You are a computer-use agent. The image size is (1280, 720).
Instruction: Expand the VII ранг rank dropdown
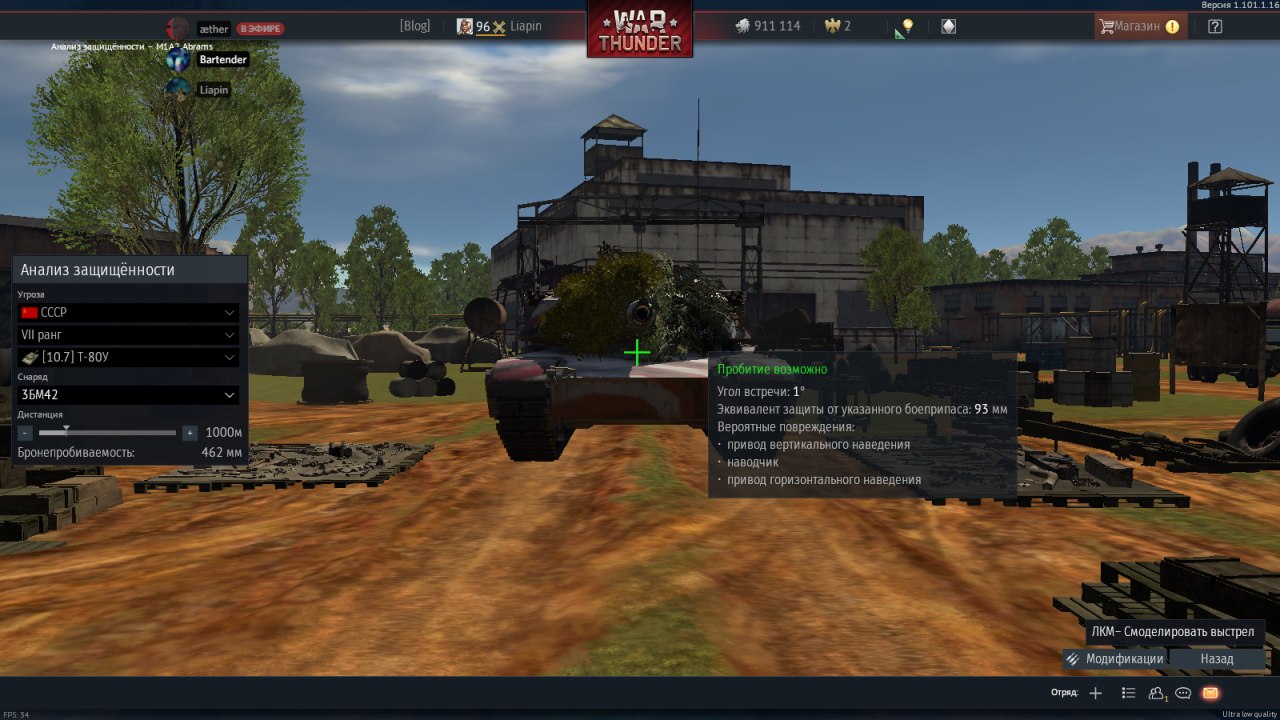[128, 335]
